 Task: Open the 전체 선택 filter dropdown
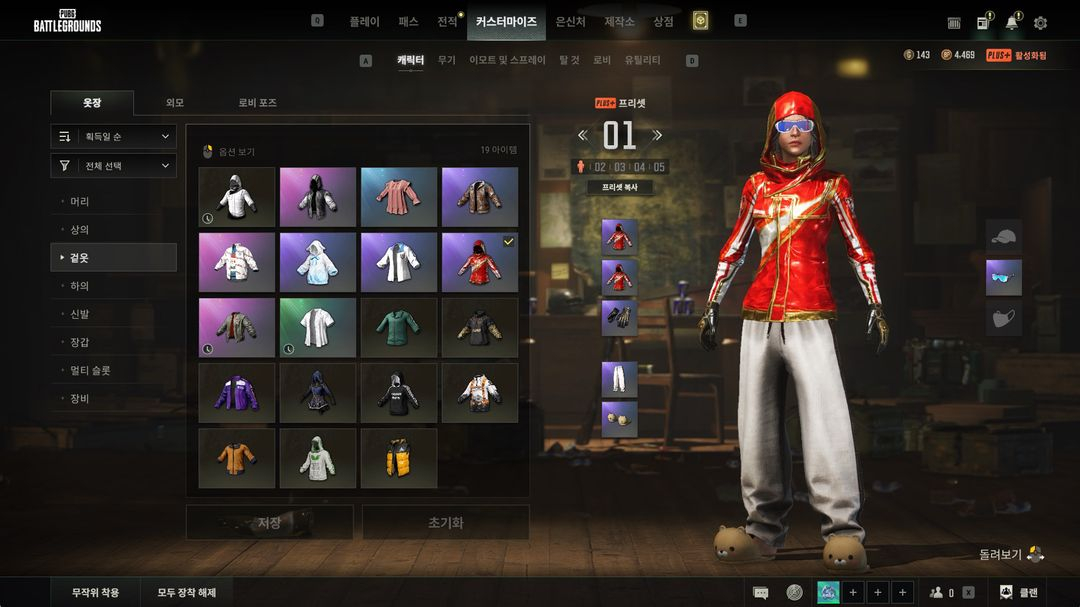click(x=113, y=166)
